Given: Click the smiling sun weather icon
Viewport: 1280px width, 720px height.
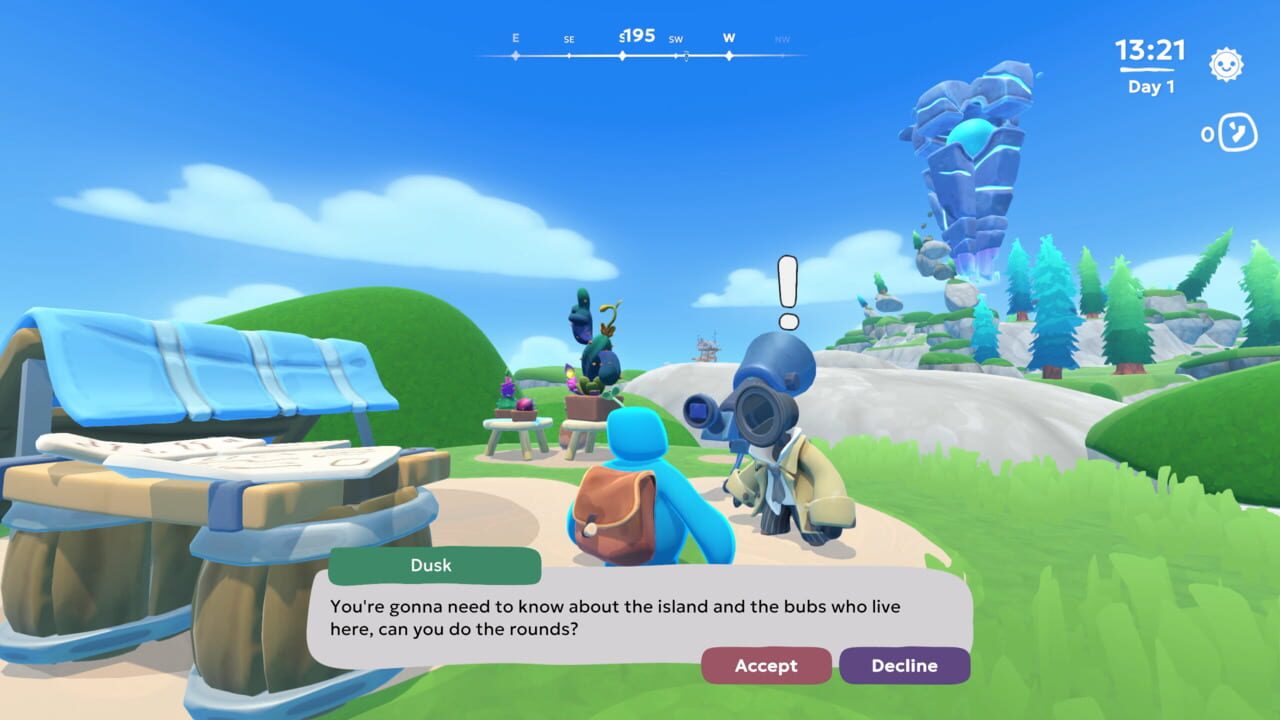Looking at the screenshot, I should pyautogui.click(x=1226, y=63).
